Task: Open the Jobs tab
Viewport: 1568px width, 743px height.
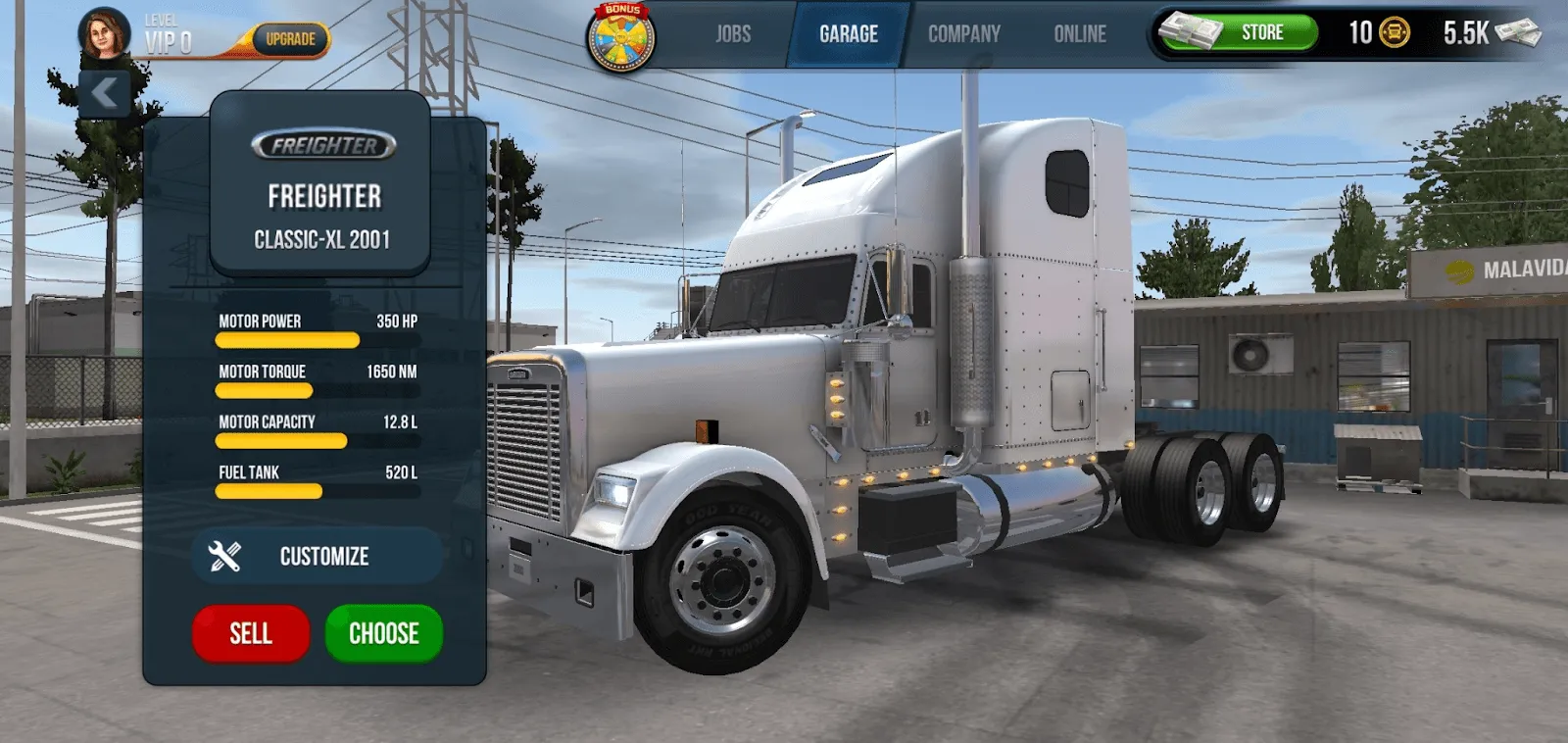Action: [732, 34]
